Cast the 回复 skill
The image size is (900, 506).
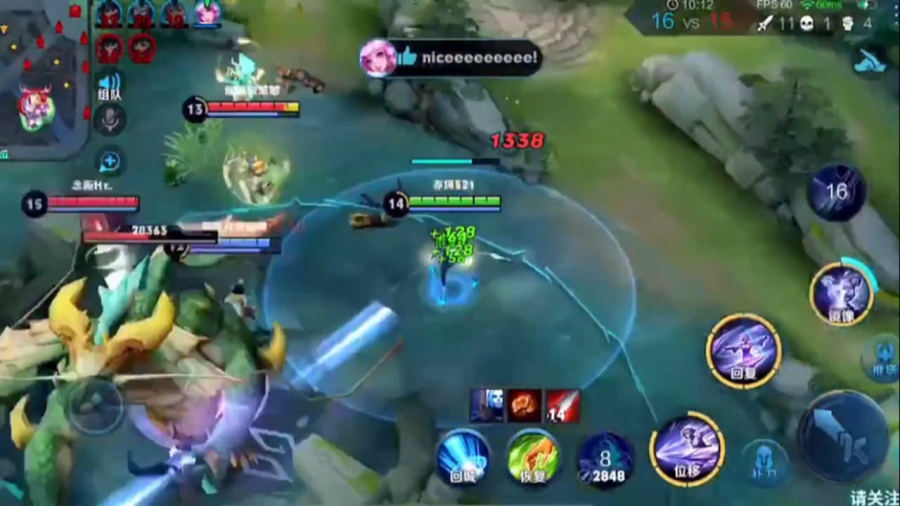744,350
